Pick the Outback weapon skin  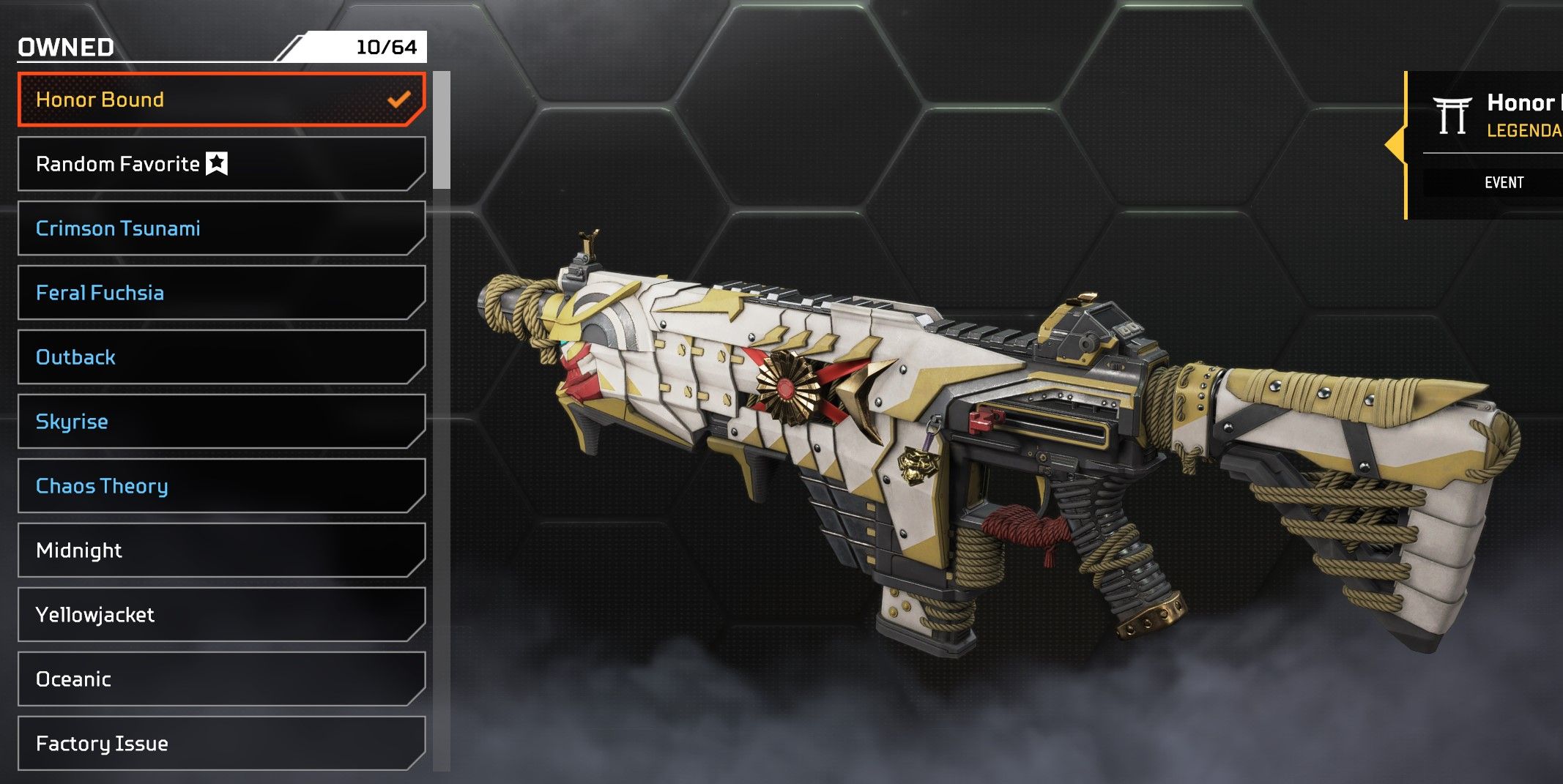[220, 357]
